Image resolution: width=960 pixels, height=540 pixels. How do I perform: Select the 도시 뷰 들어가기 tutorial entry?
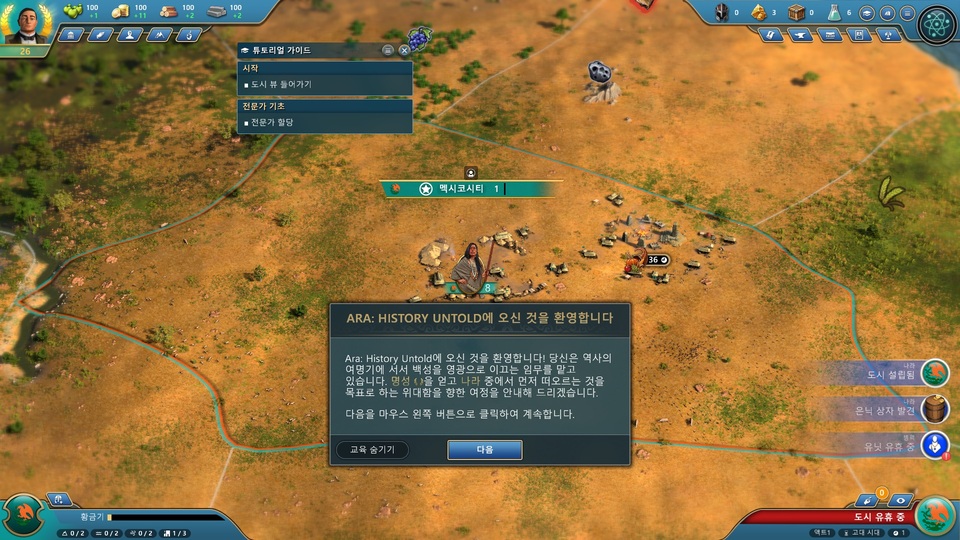pyautogui.click(x=280, y=84)
